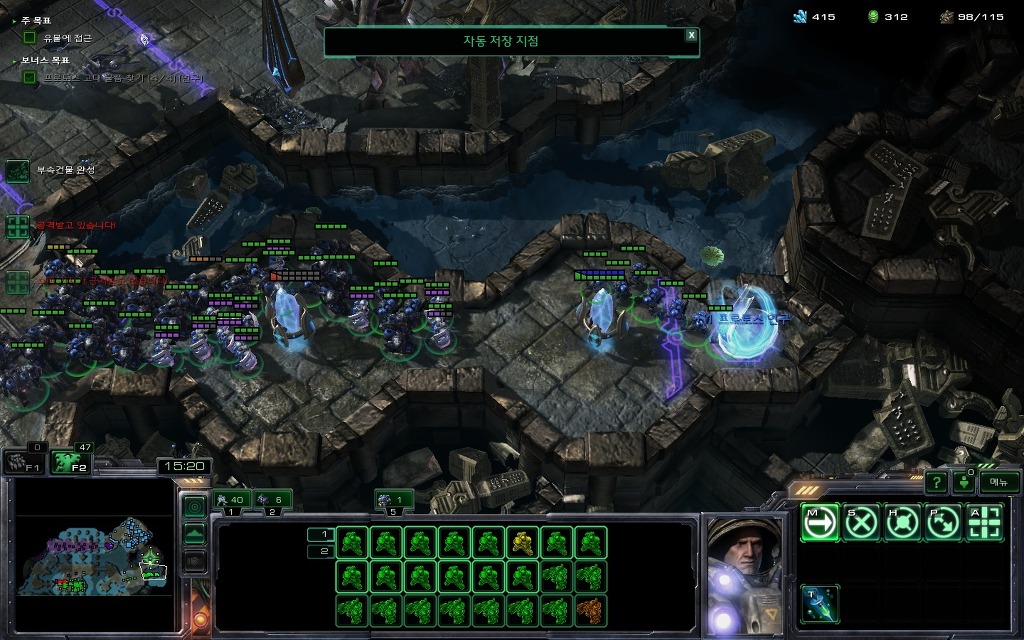Switch to selection page 2
The height and width of the screenshot is (640, 1024).
coord(322,551)
